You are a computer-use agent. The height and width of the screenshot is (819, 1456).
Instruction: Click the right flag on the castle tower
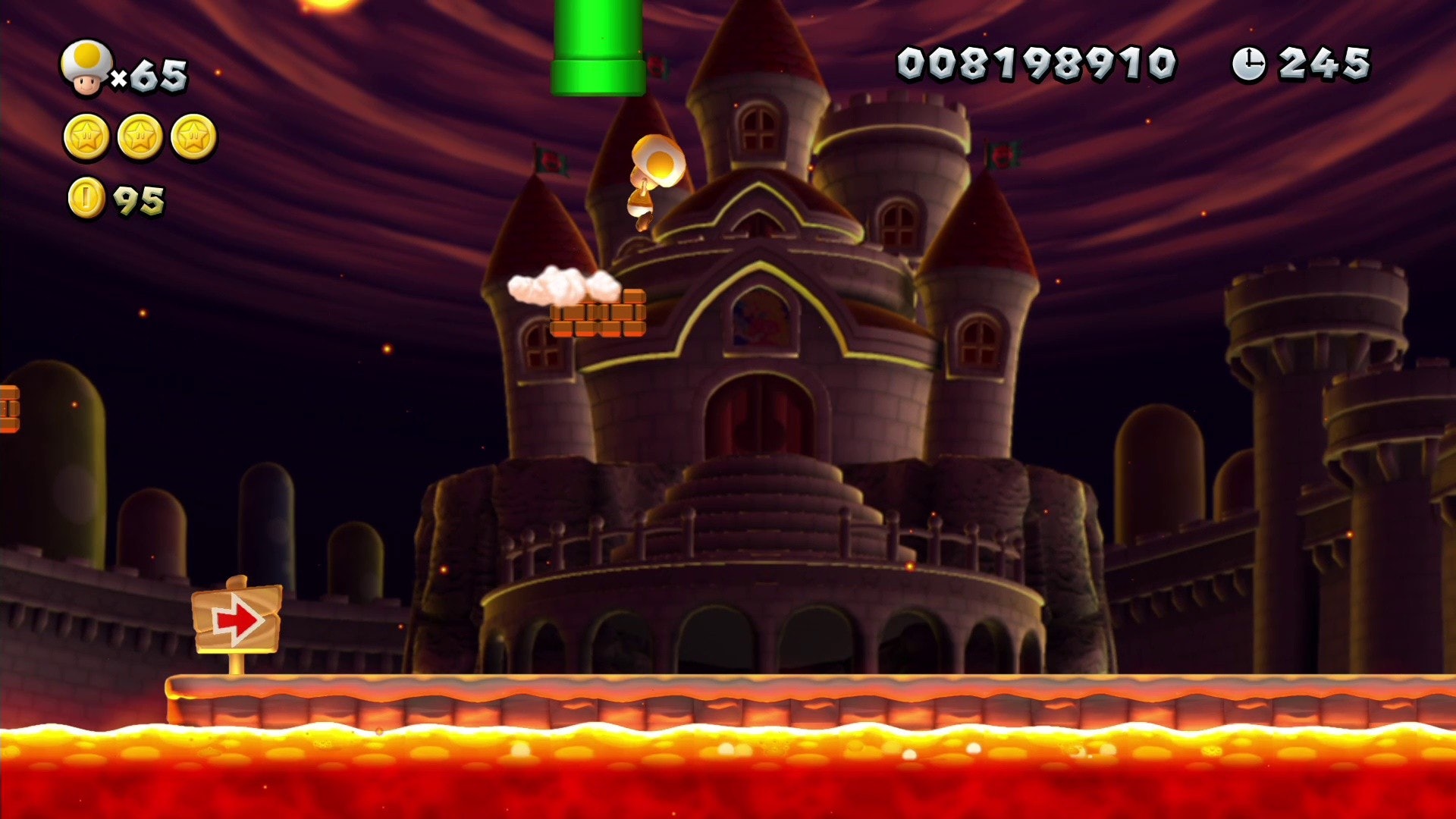pos(999,152)
